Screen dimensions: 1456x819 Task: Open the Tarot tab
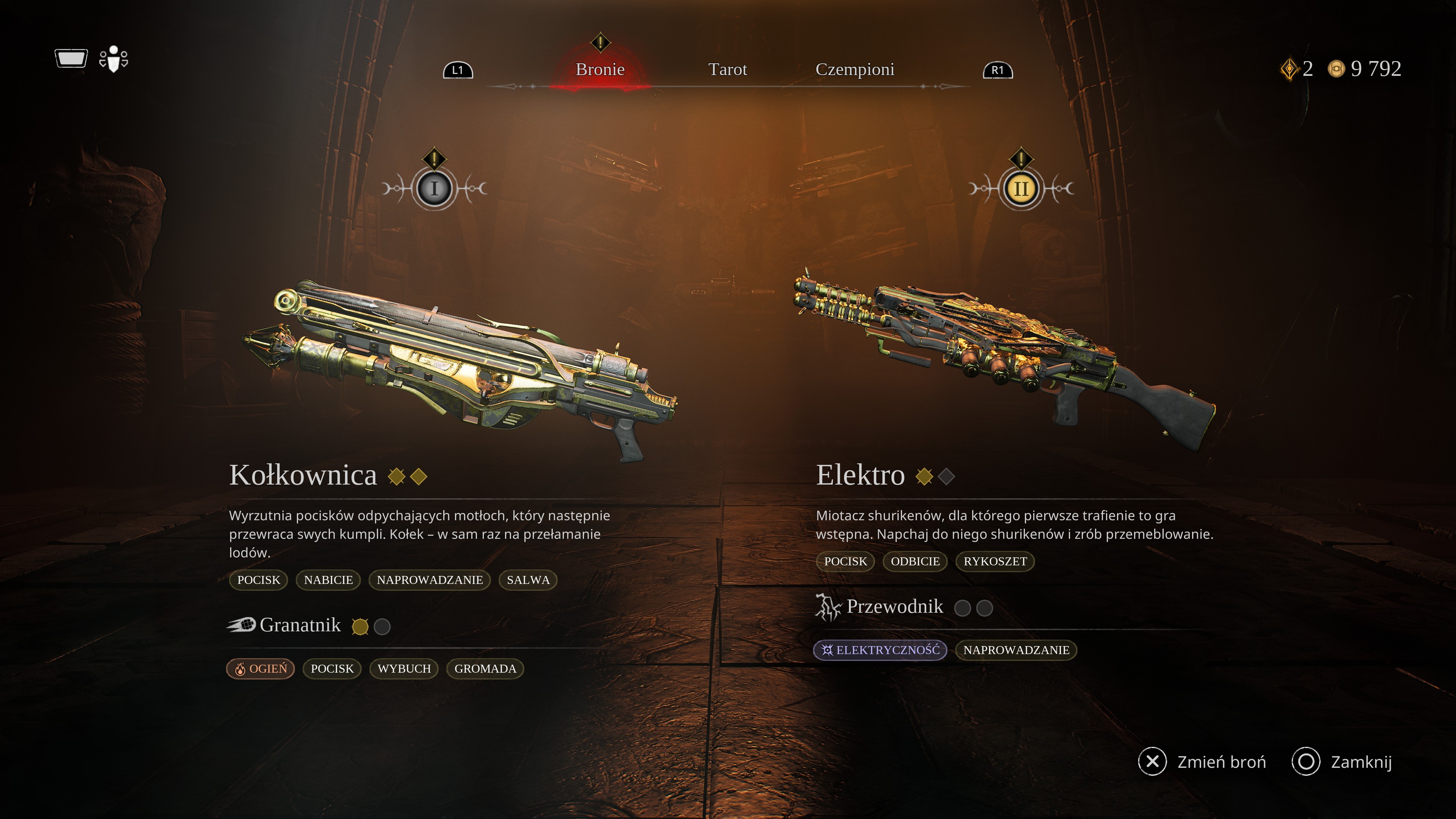[x=728, y=69]
